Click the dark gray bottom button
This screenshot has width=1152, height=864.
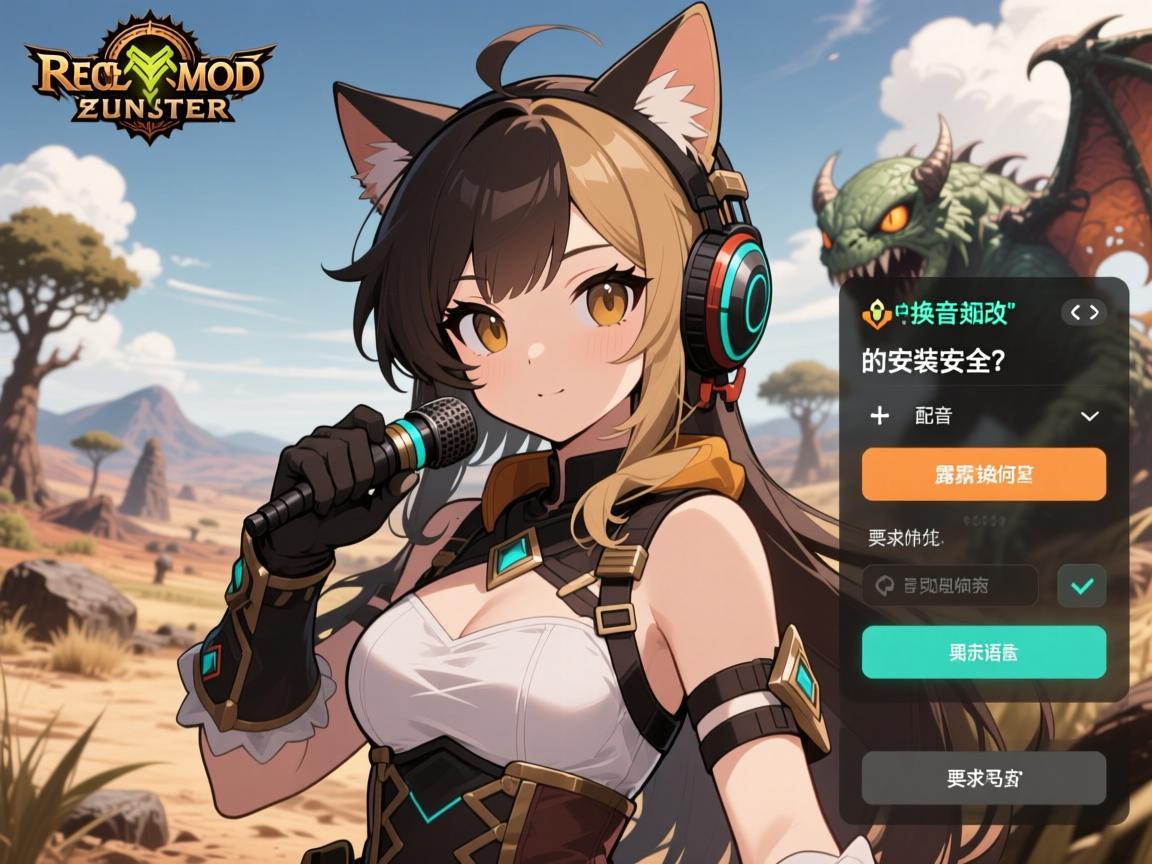(x=983, y=778)
